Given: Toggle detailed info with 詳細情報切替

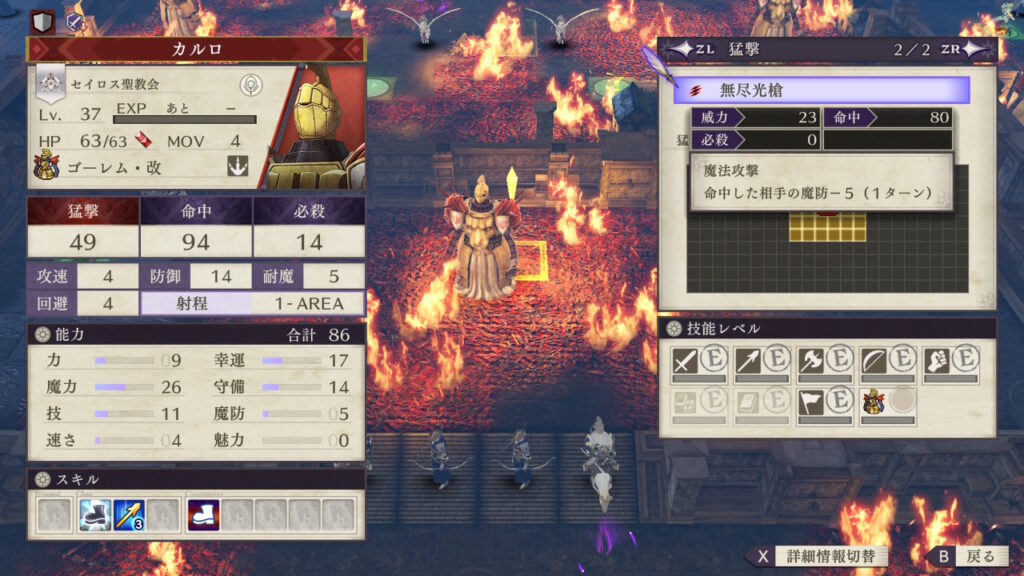Looking at the screenshot, I should (x=817, y=556).
